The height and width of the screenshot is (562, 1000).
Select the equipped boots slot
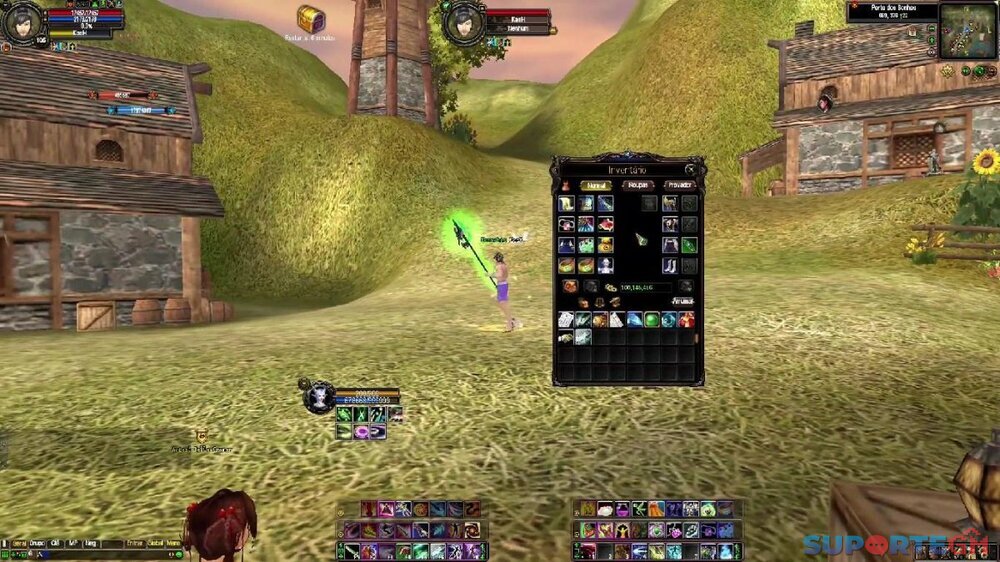click(670, 265)
